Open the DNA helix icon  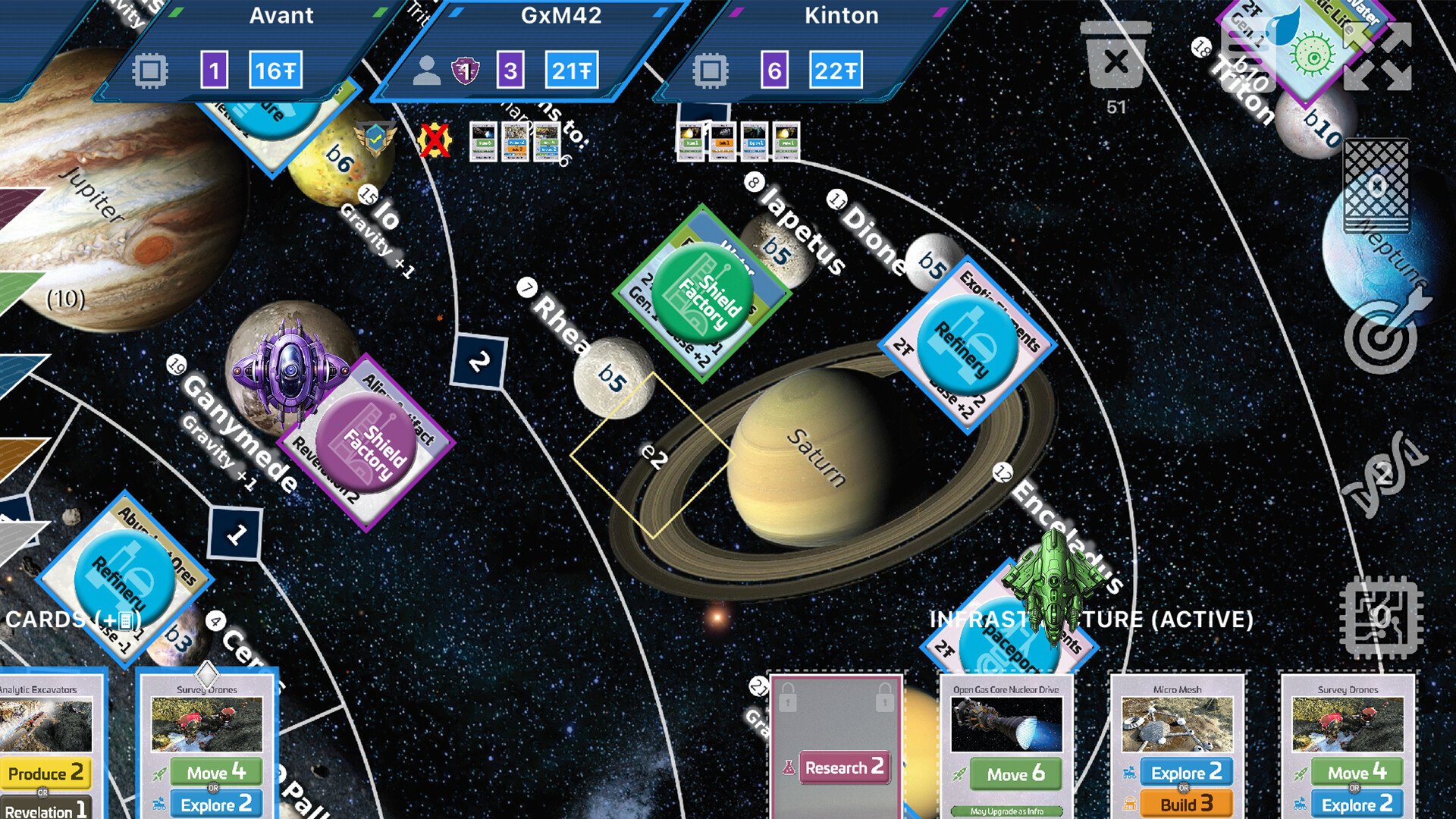pos(1384,475)
